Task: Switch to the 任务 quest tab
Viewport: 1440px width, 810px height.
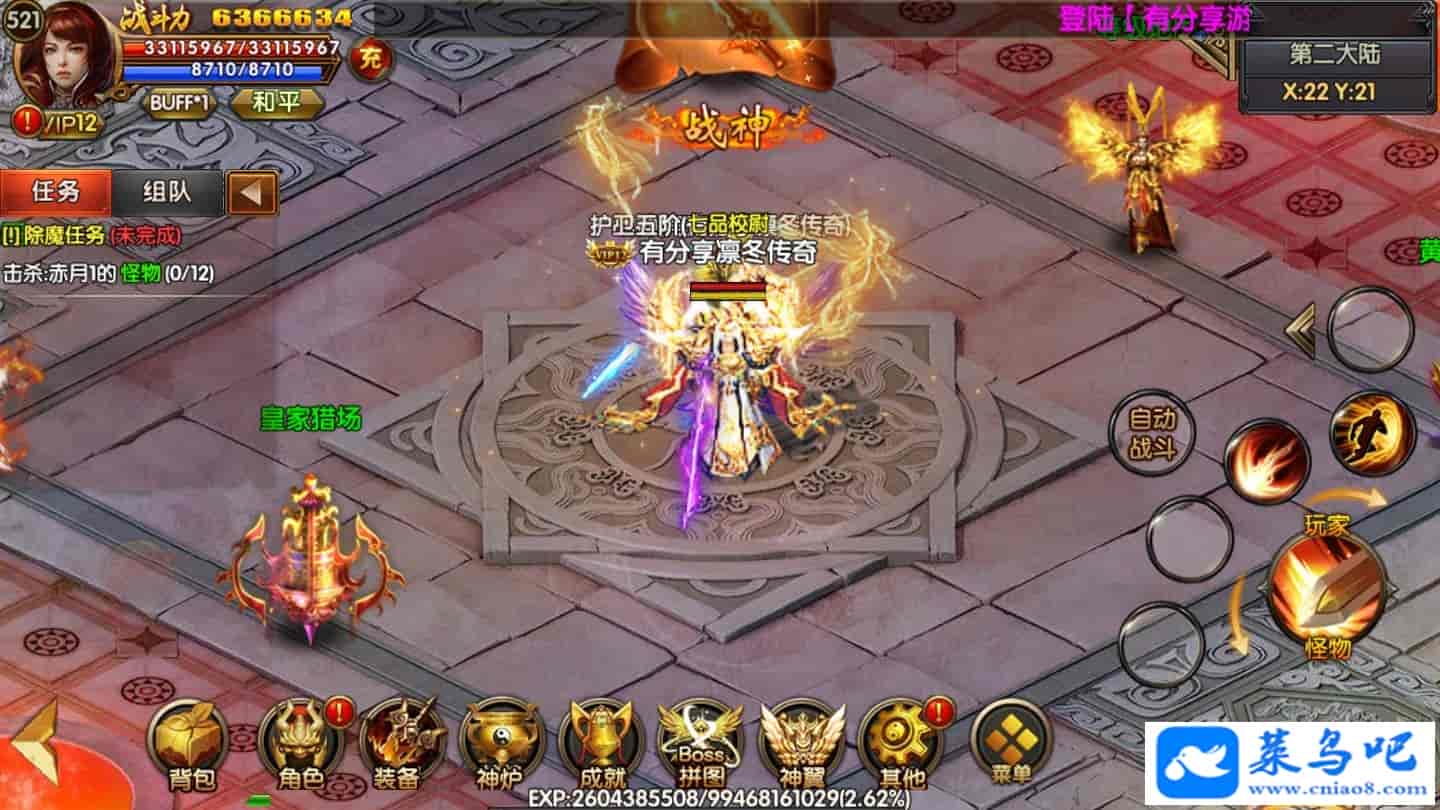Action: 56,192
